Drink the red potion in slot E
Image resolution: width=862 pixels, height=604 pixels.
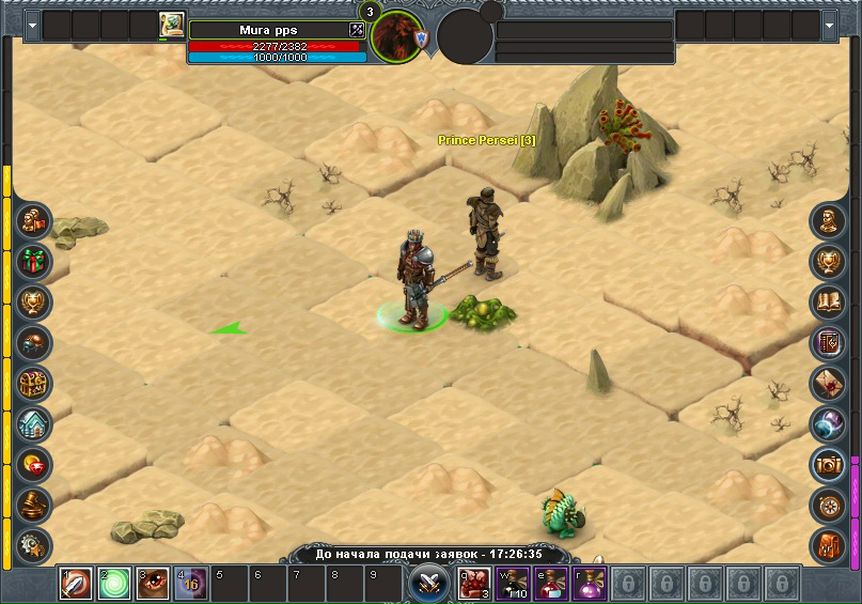[x=551, y=583]
